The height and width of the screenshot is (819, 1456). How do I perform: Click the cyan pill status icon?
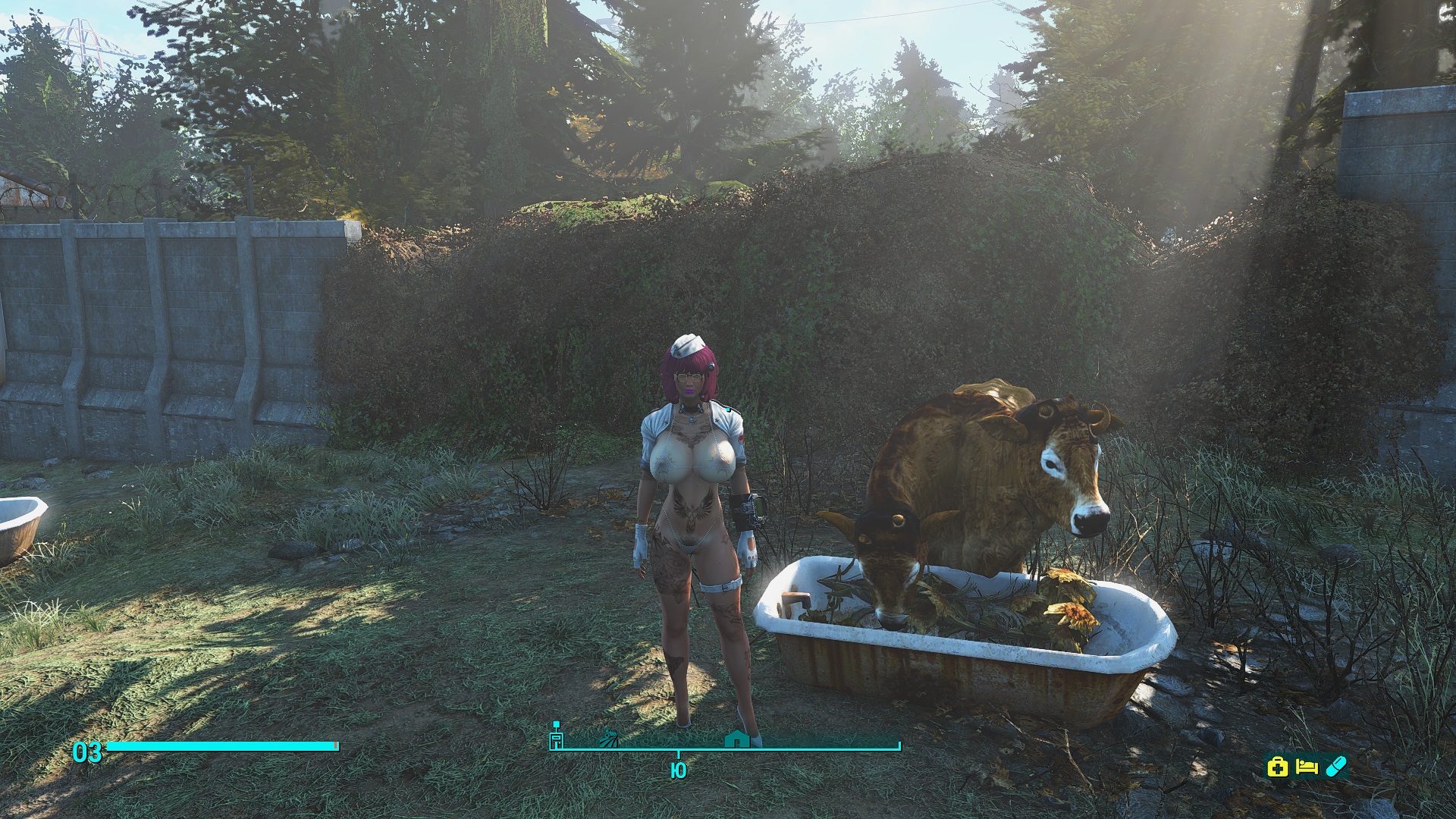tap(1335, 766)
